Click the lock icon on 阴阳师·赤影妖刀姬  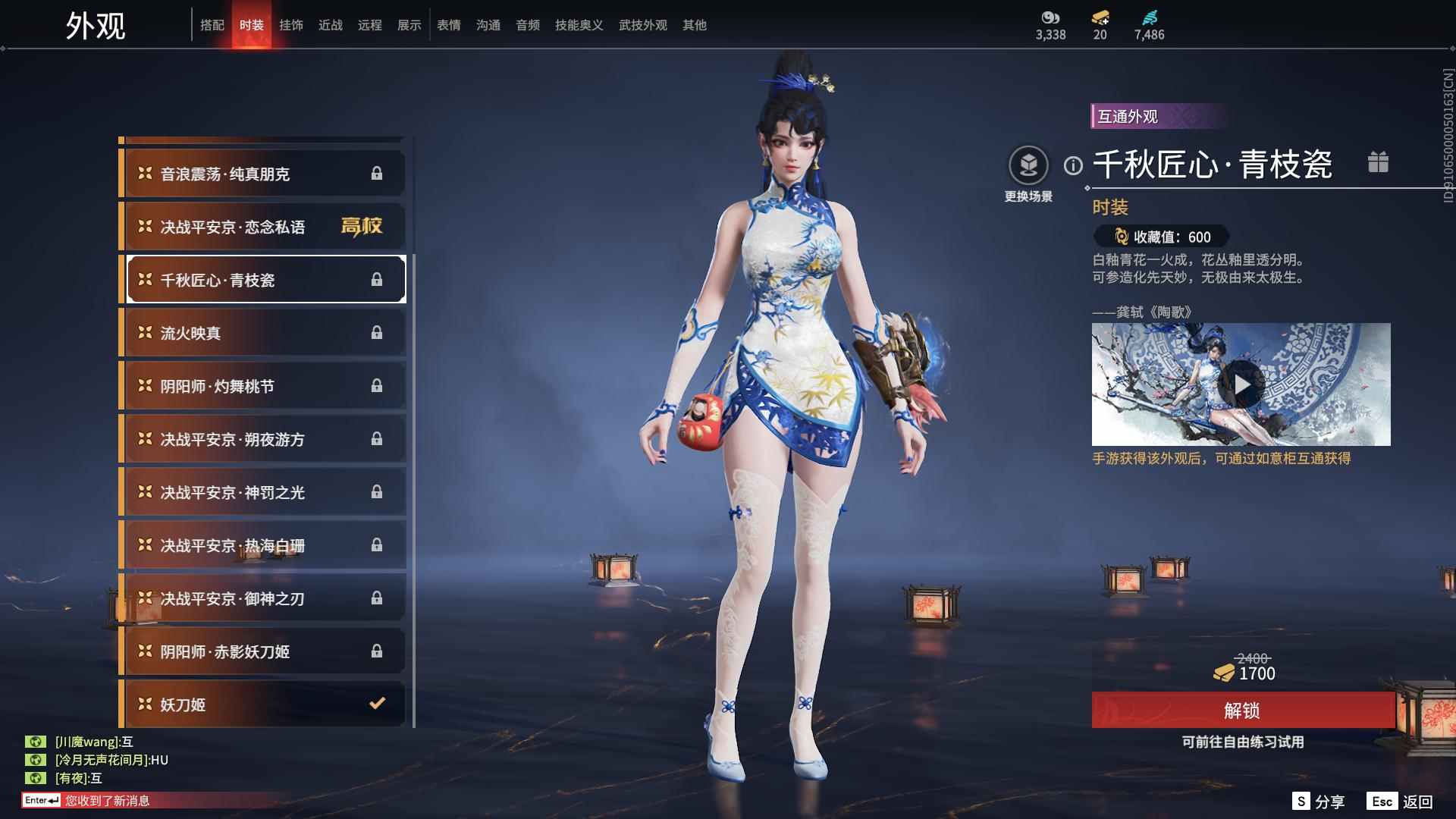377,651
